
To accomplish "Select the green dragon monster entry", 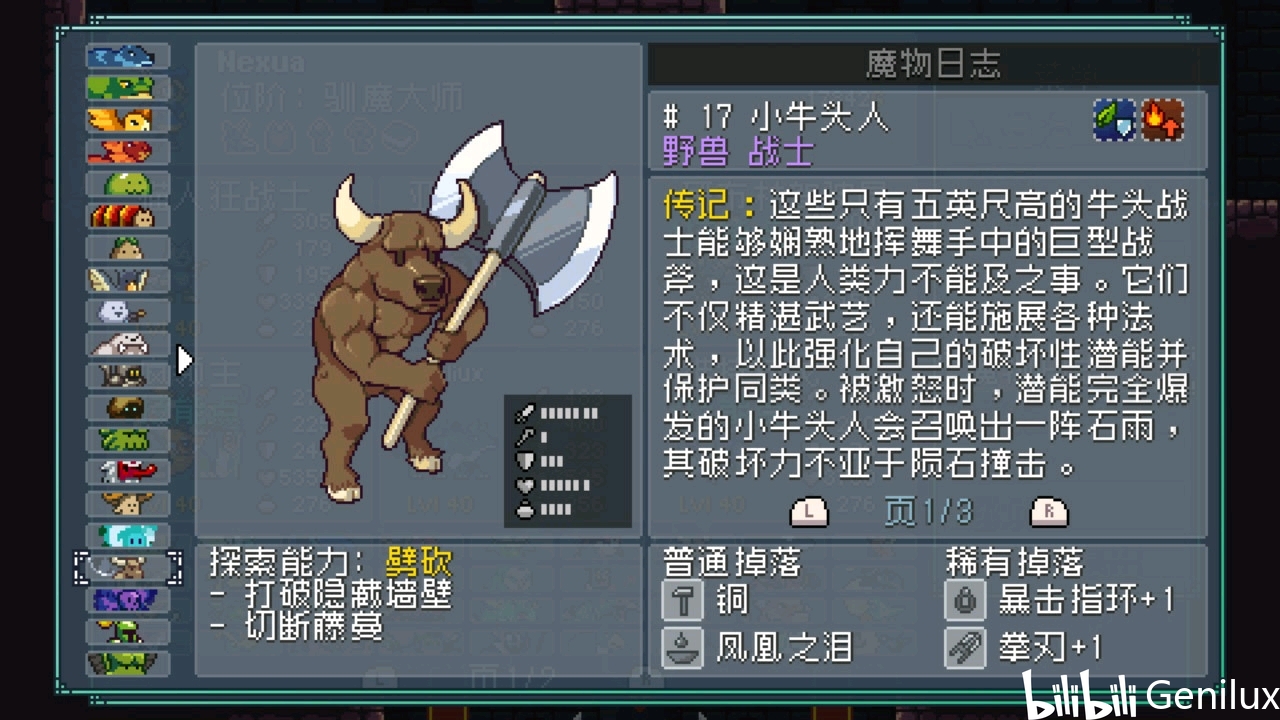I will (127, 88).
